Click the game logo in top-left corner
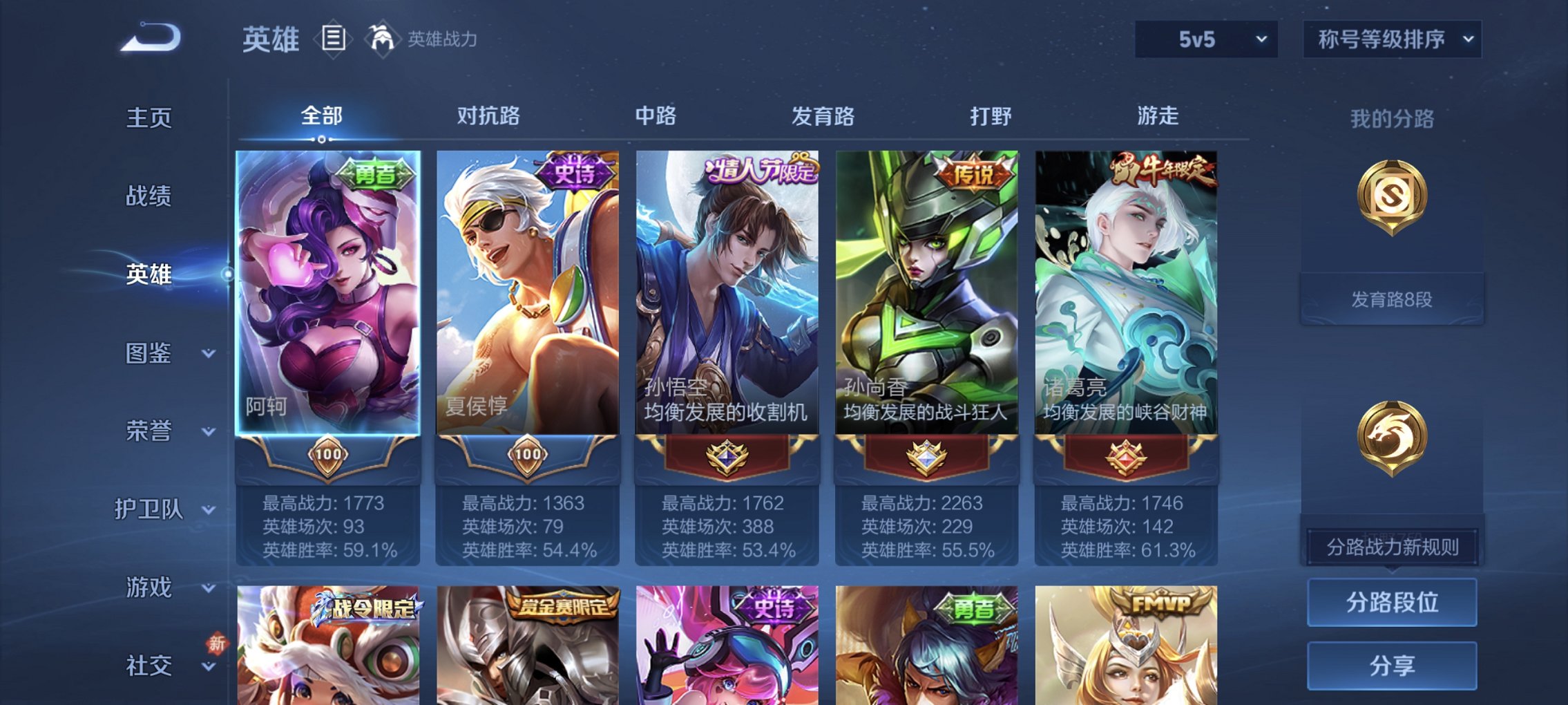Viewport: 1568px width, 705px height. pyautogui.click(x=147, y=38)
